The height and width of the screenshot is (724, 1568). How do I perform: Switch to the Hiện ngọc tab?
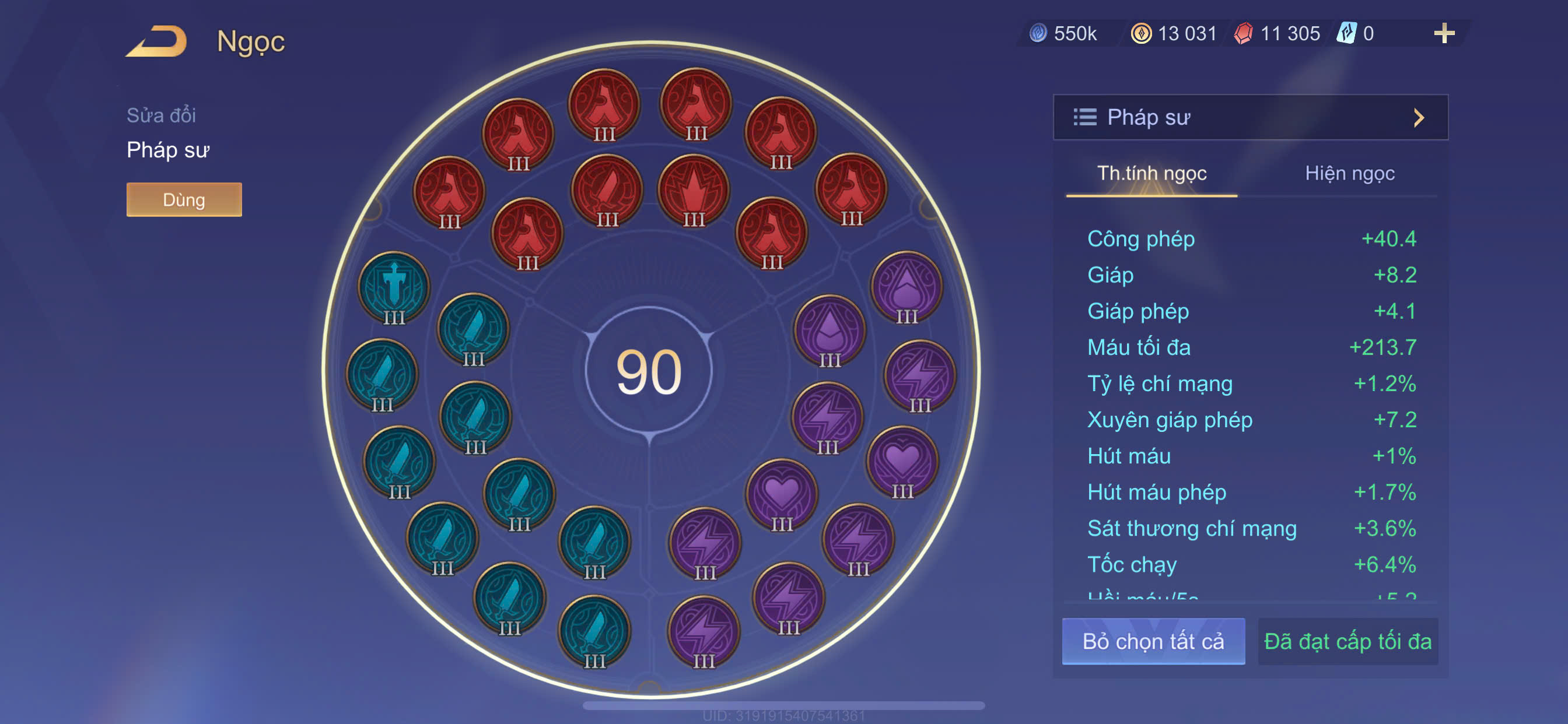click(x=1349, y=174)
